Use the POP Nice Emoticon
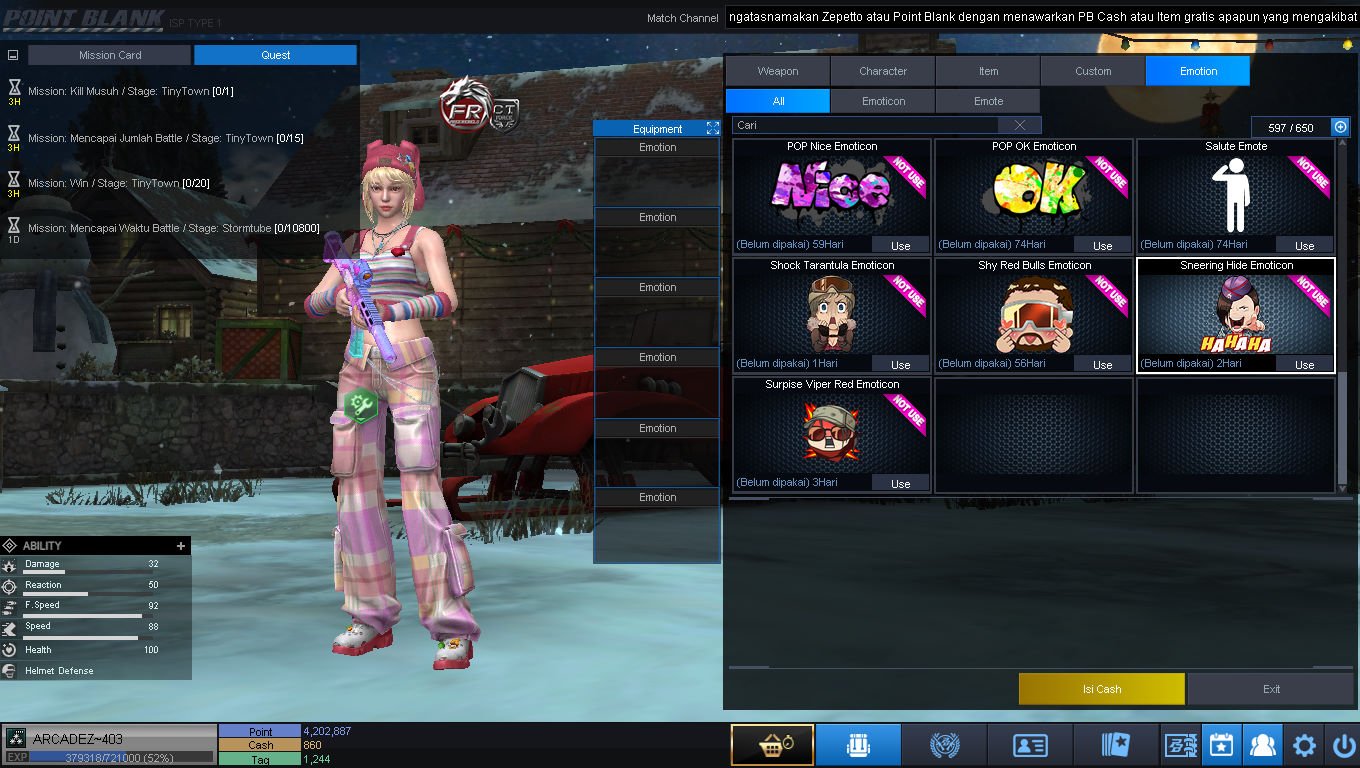The width and height of the screenshot is (1360, 768). 900,245
